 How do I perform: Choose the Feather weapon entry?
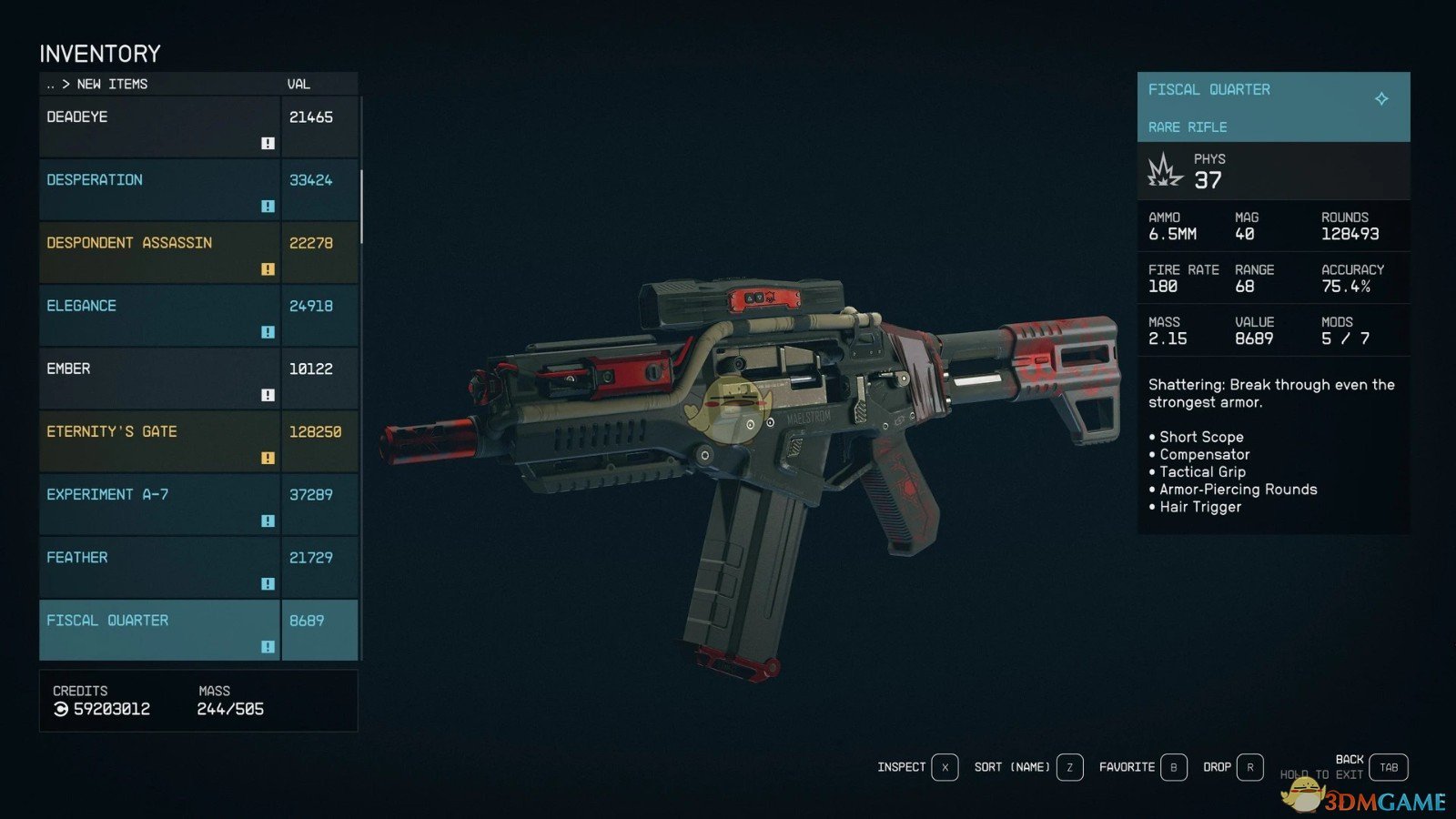159,566
